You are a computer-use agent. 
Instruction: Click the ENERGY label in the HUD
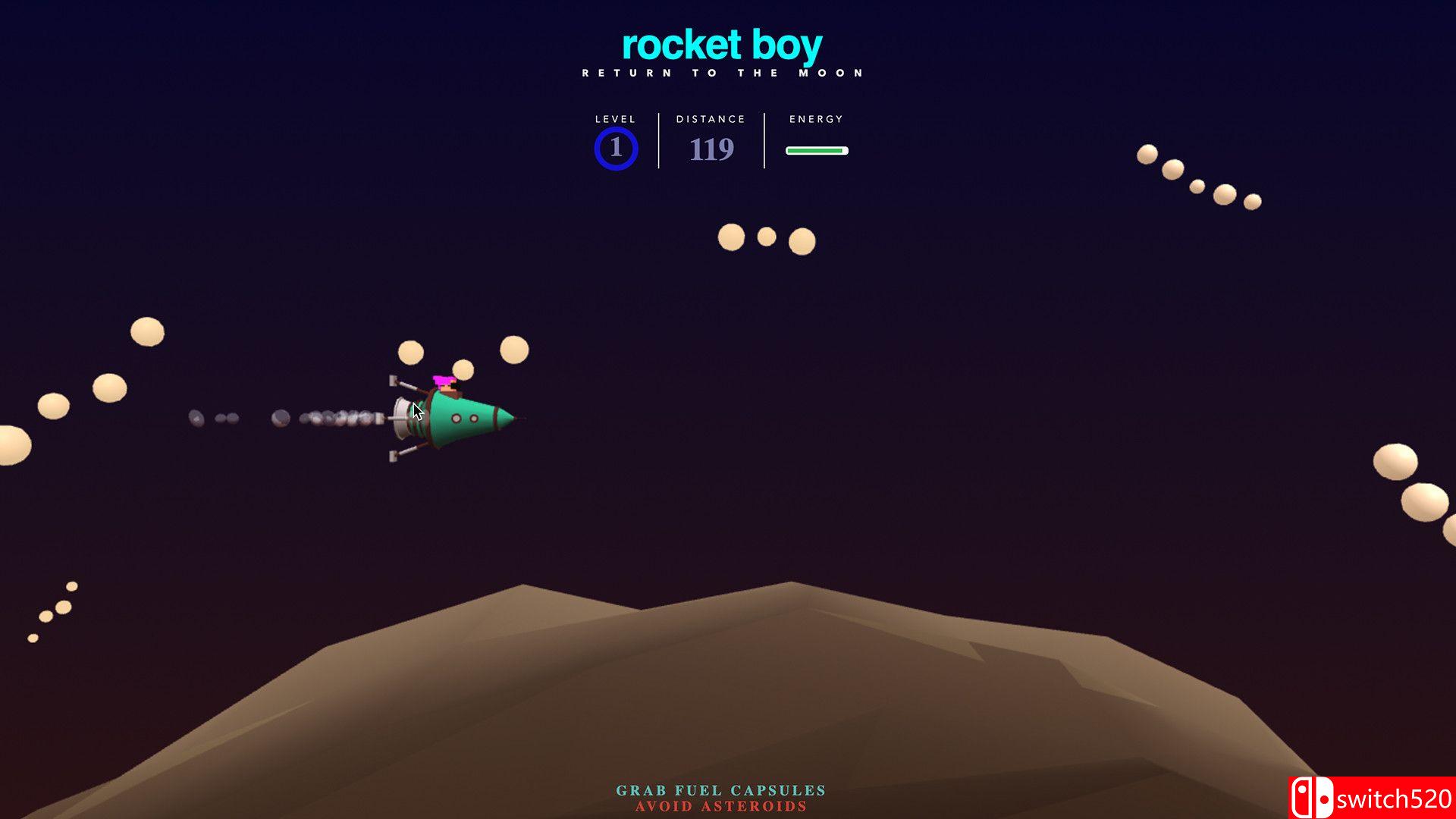tap(815, 119)
